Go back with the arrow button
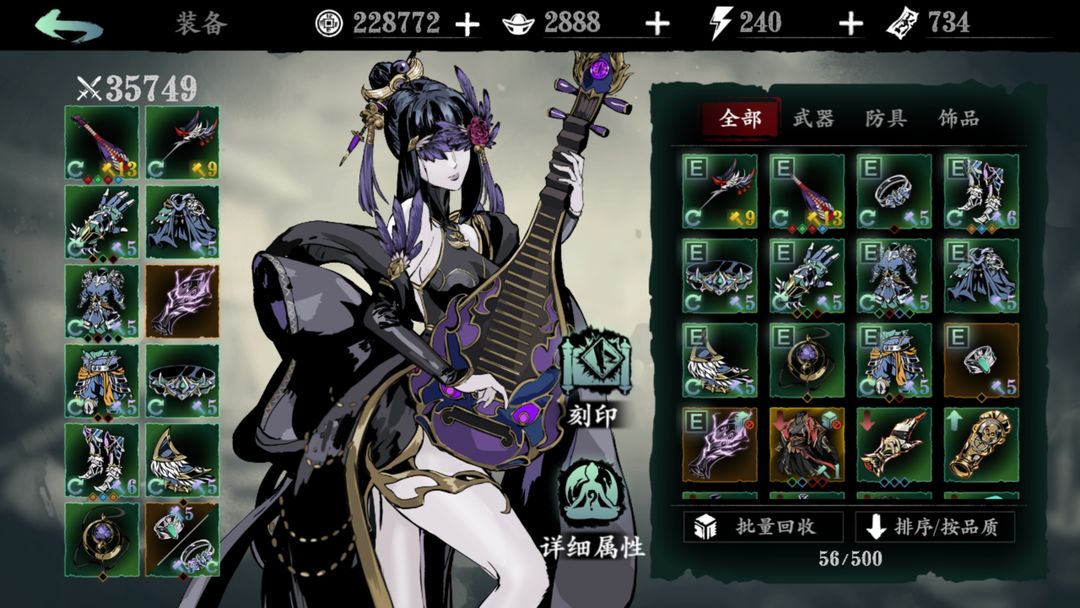Screen dimensions: 1080x608 68,24
